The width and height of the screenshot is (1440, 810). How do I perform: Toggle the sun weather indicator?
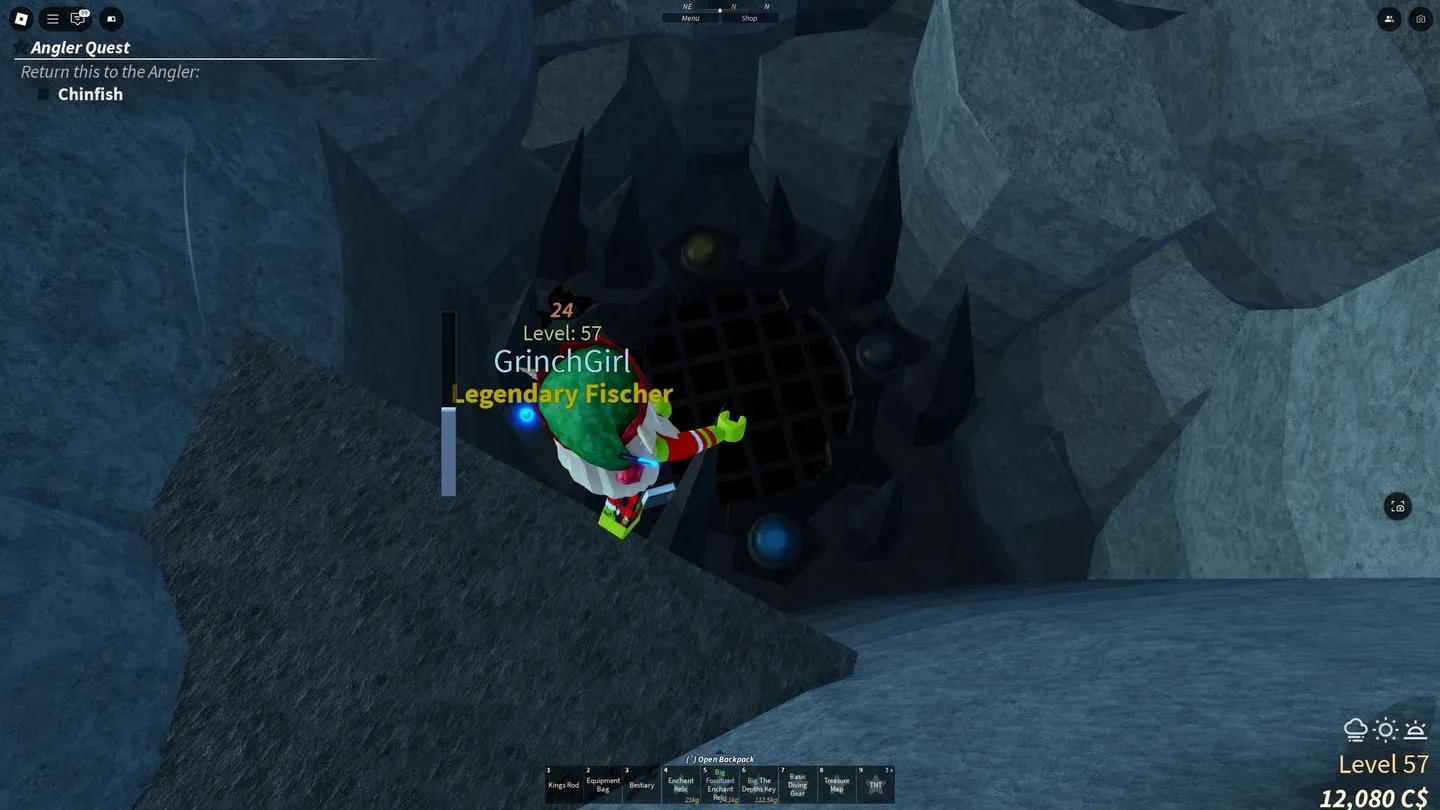click(x=1386, y=731)
